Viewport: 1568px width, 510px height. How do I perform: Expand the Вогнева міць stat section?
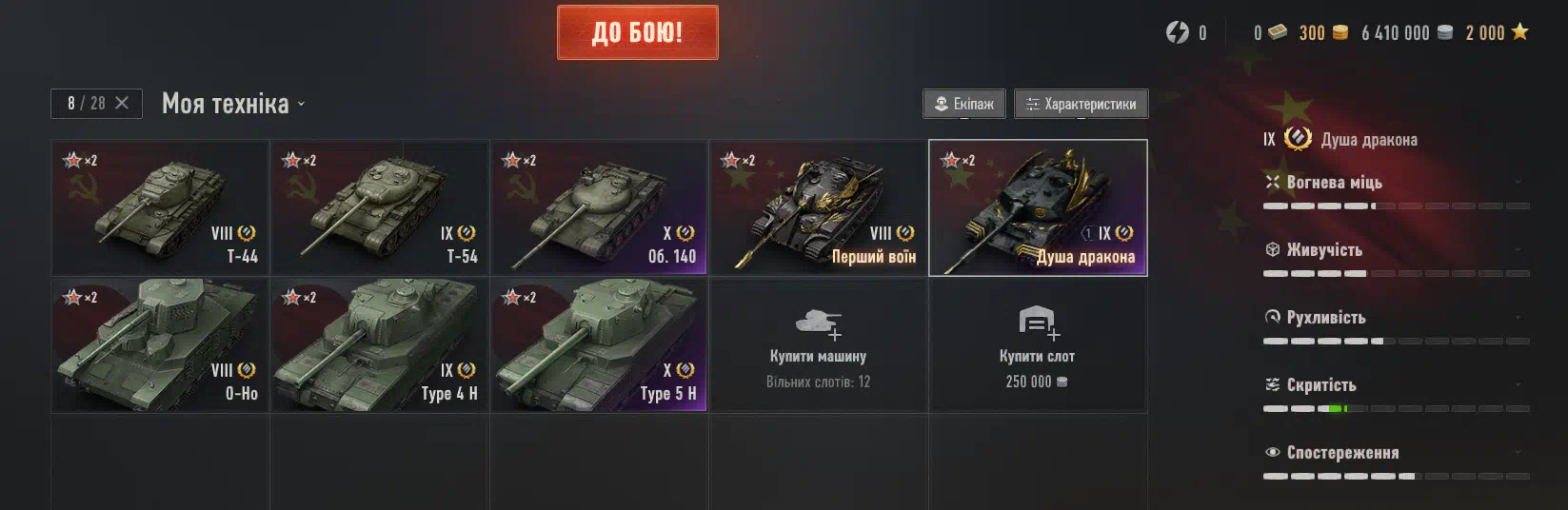tap(1518, 182)
